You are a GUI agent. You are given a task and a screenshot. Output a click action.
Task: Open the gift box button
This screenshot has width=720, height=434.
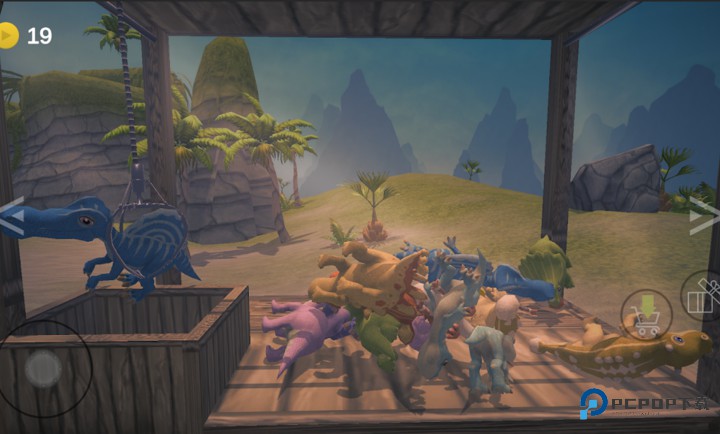point(703,296)
